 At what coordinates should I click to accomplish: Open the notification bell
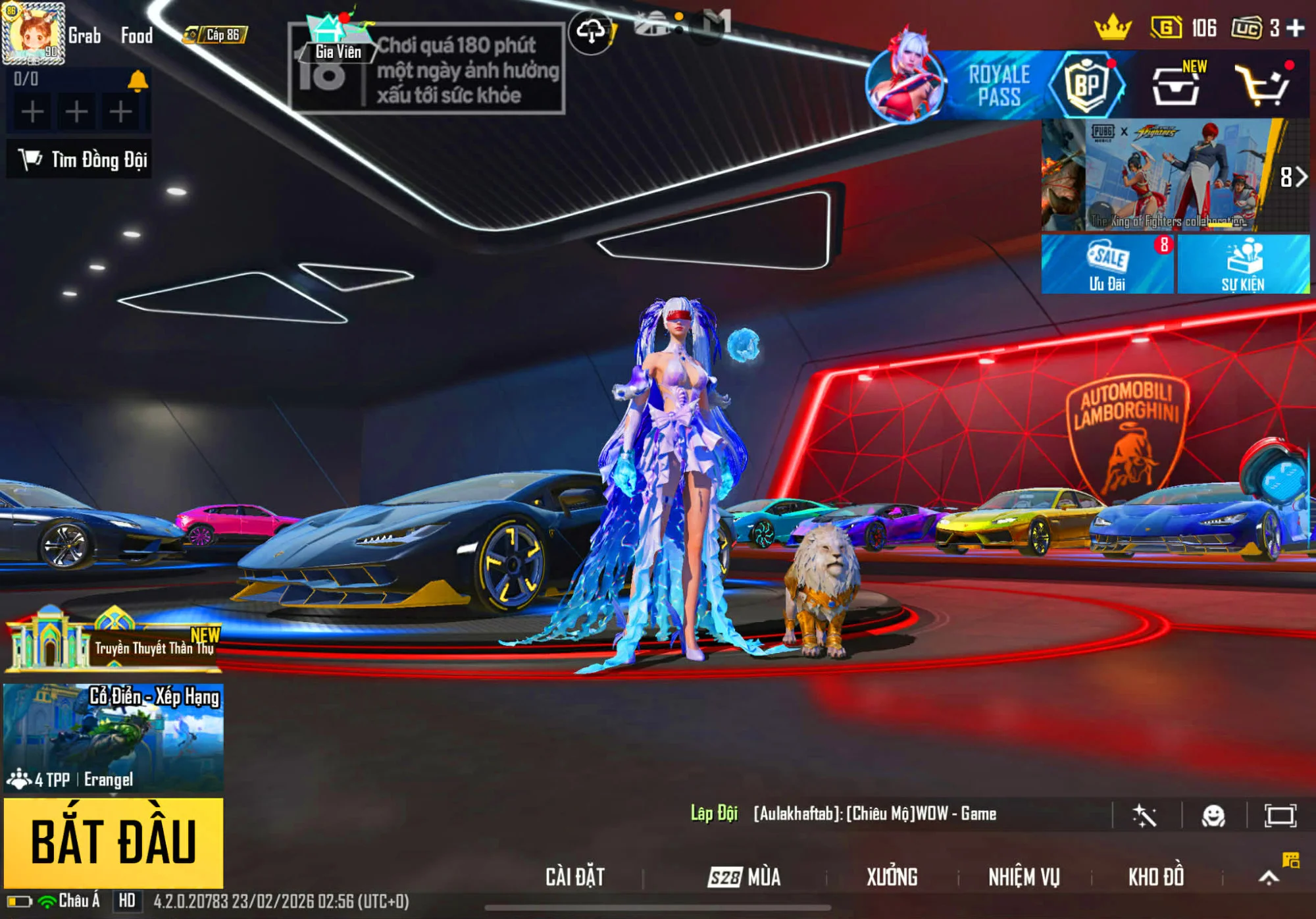coord(138,80)
